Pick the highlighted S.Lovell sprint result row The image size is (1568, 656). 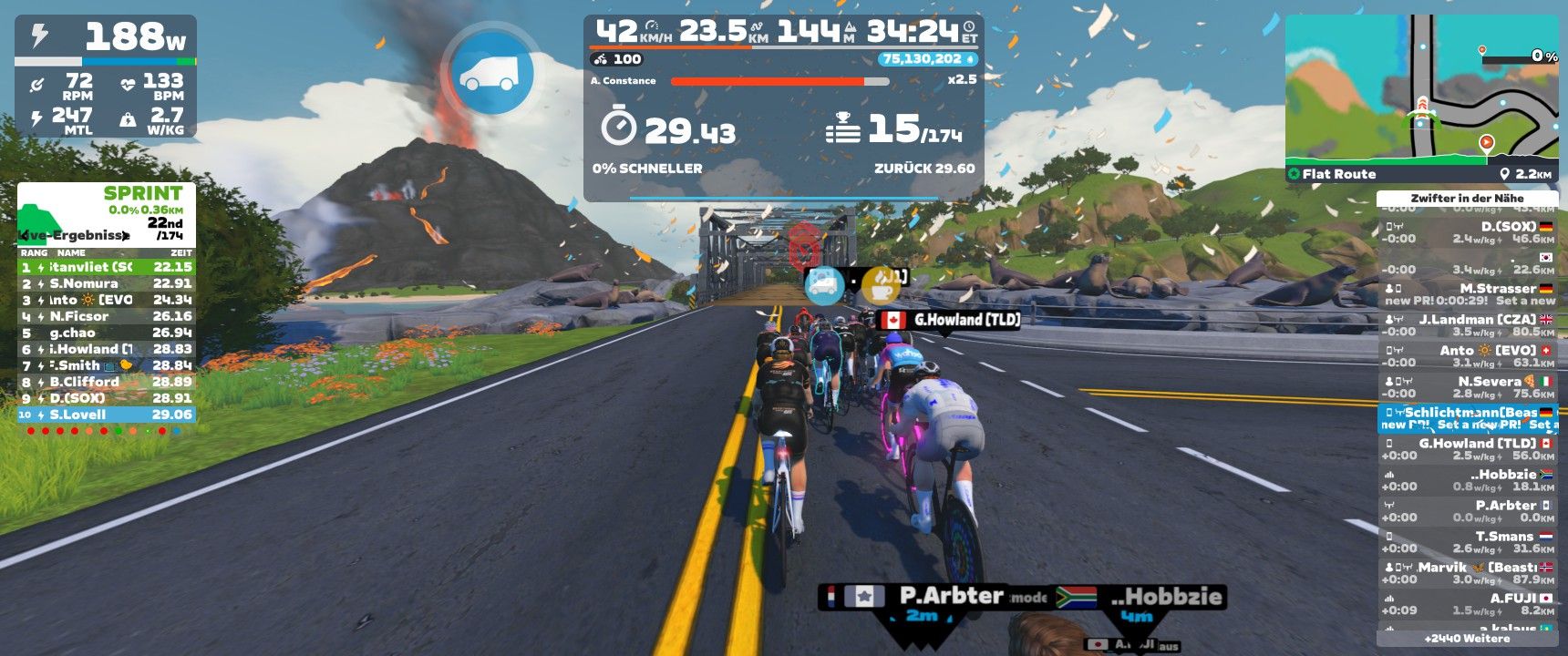tap(106, 415)
